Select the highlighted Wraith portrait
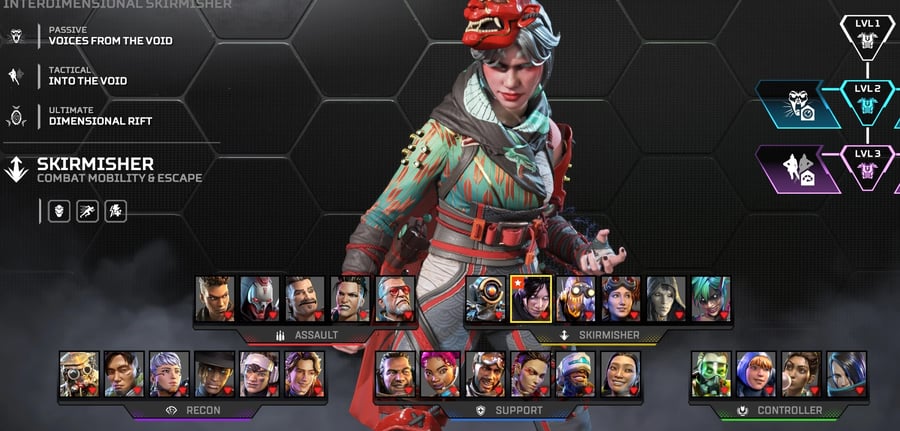900x431 pixels. coord(530,298)
